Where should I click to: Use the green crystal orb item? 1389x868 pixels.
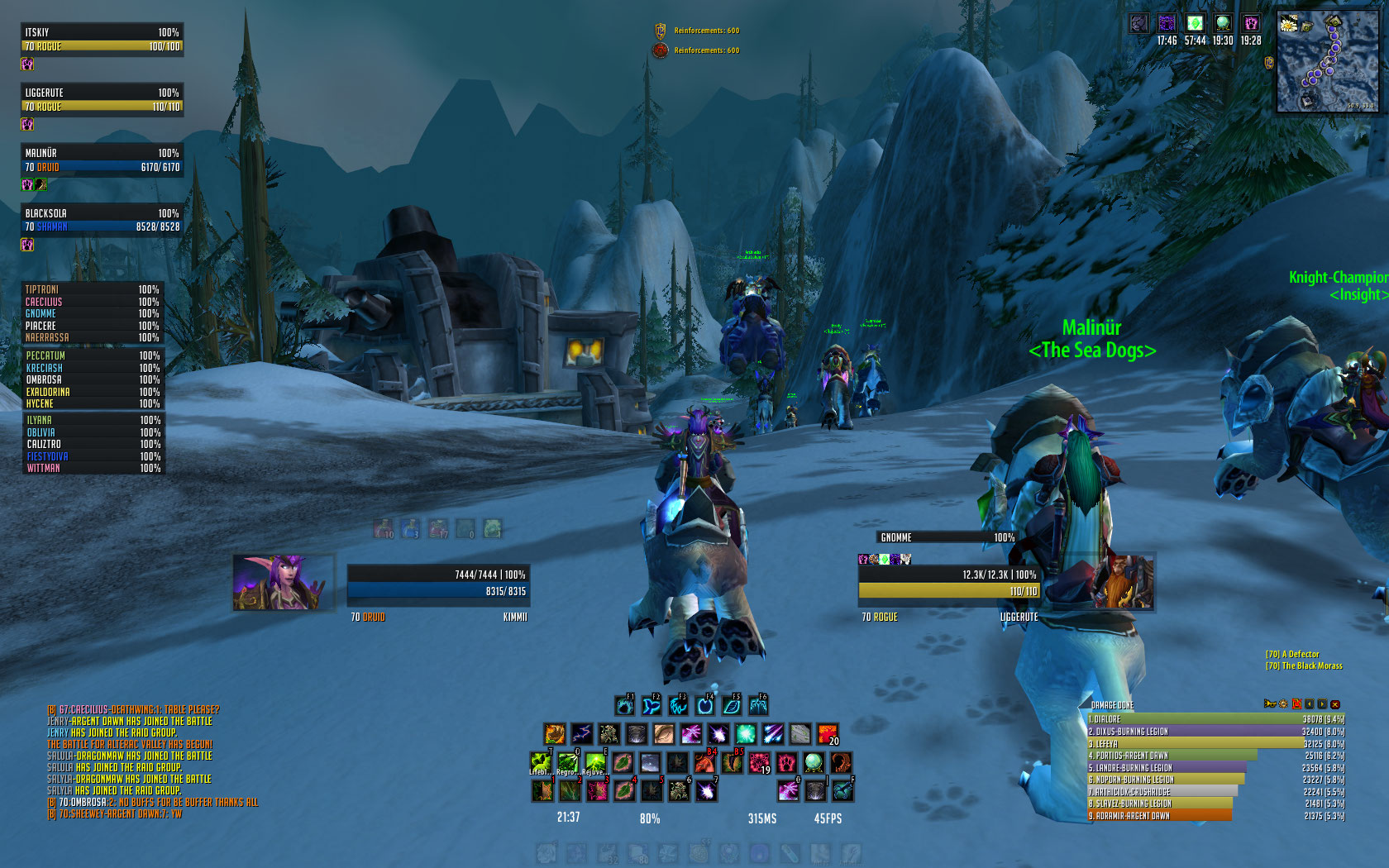tap(814, 762)
